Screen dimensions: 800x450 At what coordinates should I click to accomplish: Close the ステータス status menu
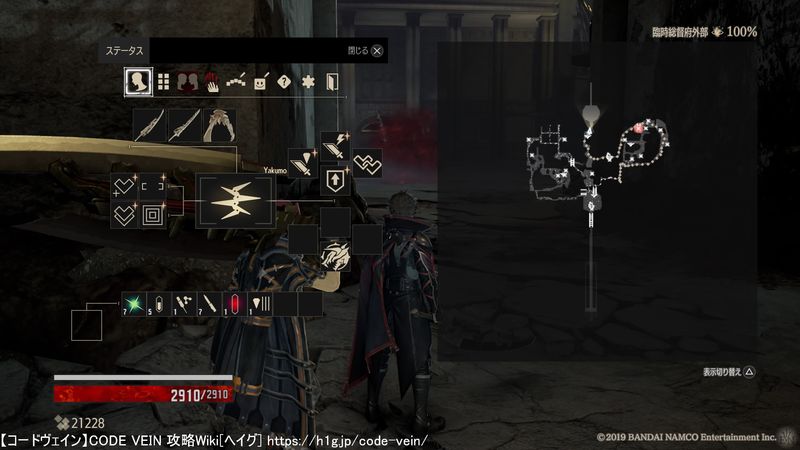pyautogui.click(x=377, y=50)
